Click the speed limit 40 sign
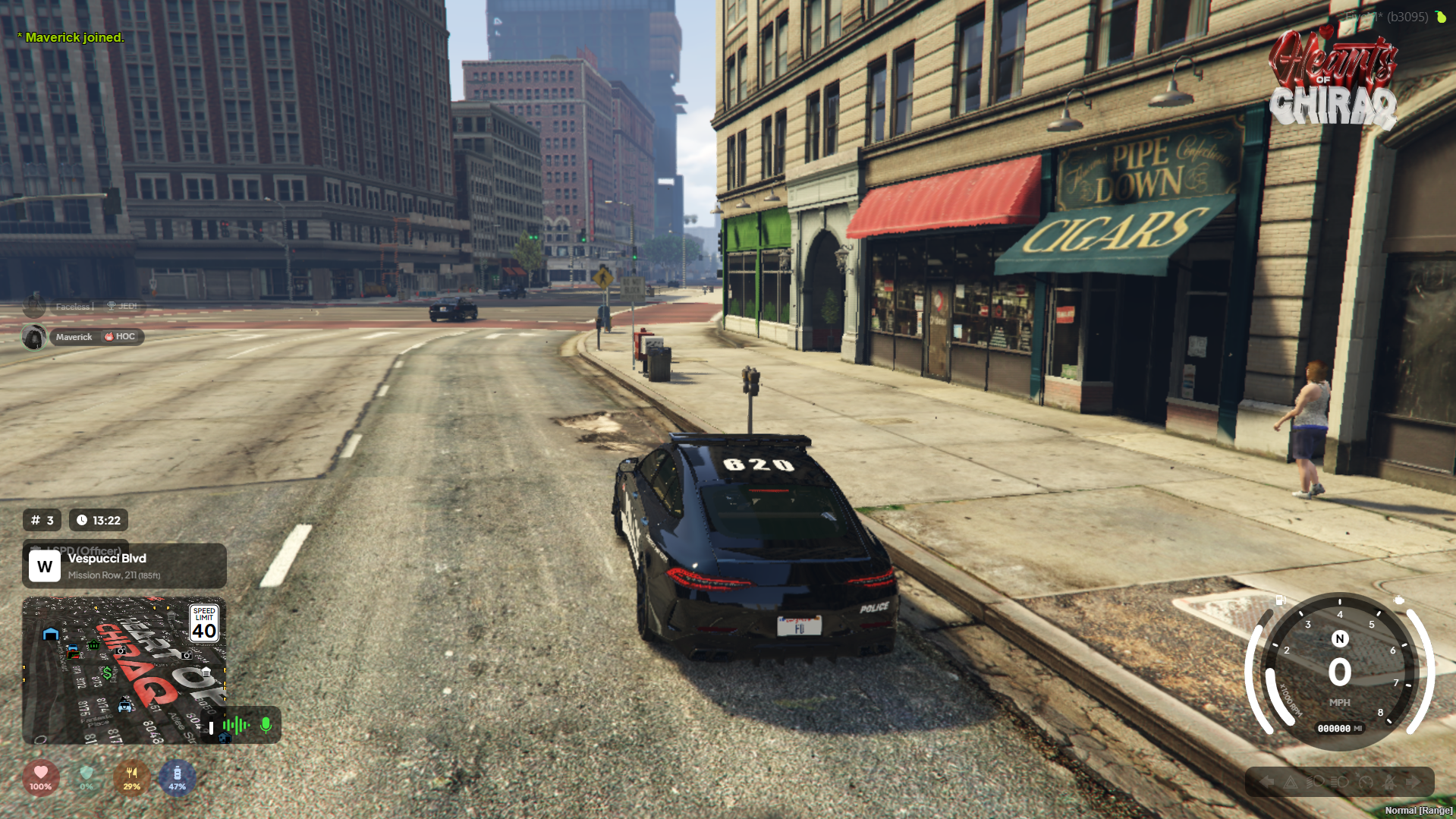The image size is (1456, 819). [204, 624]
